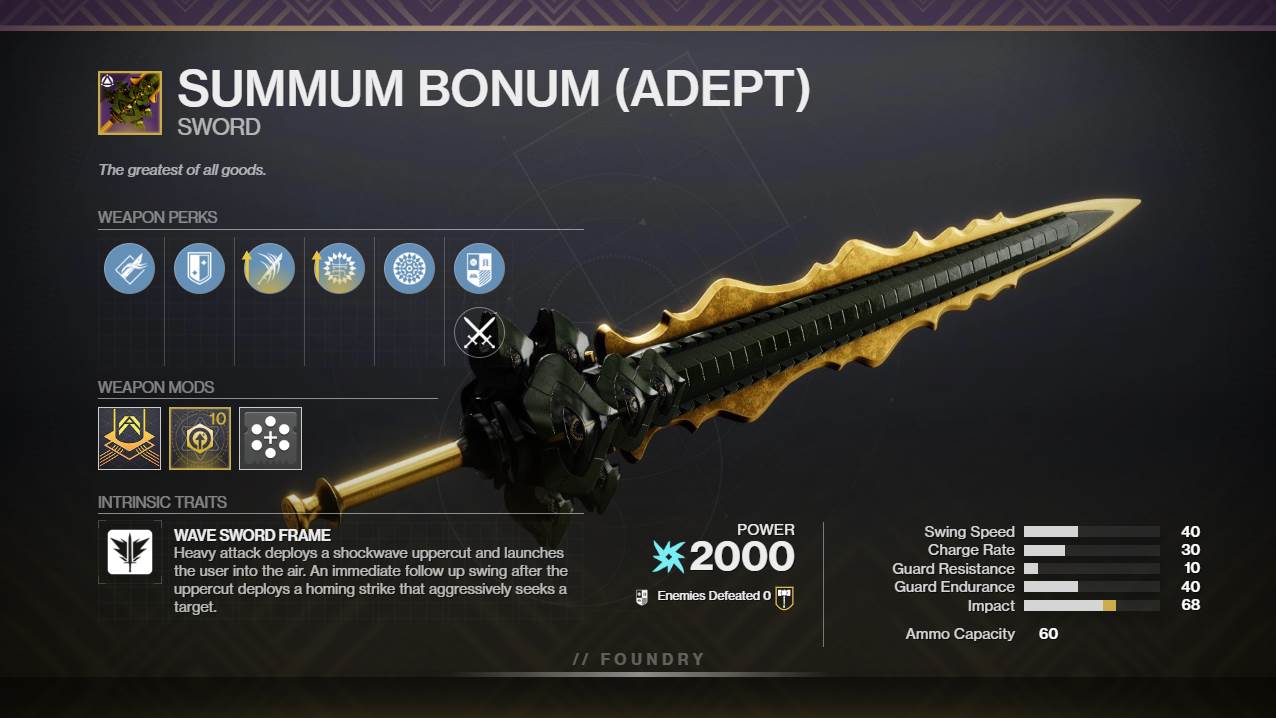
Task: Select the level 10 masterwork mod
Action: (x=200, y=438)
